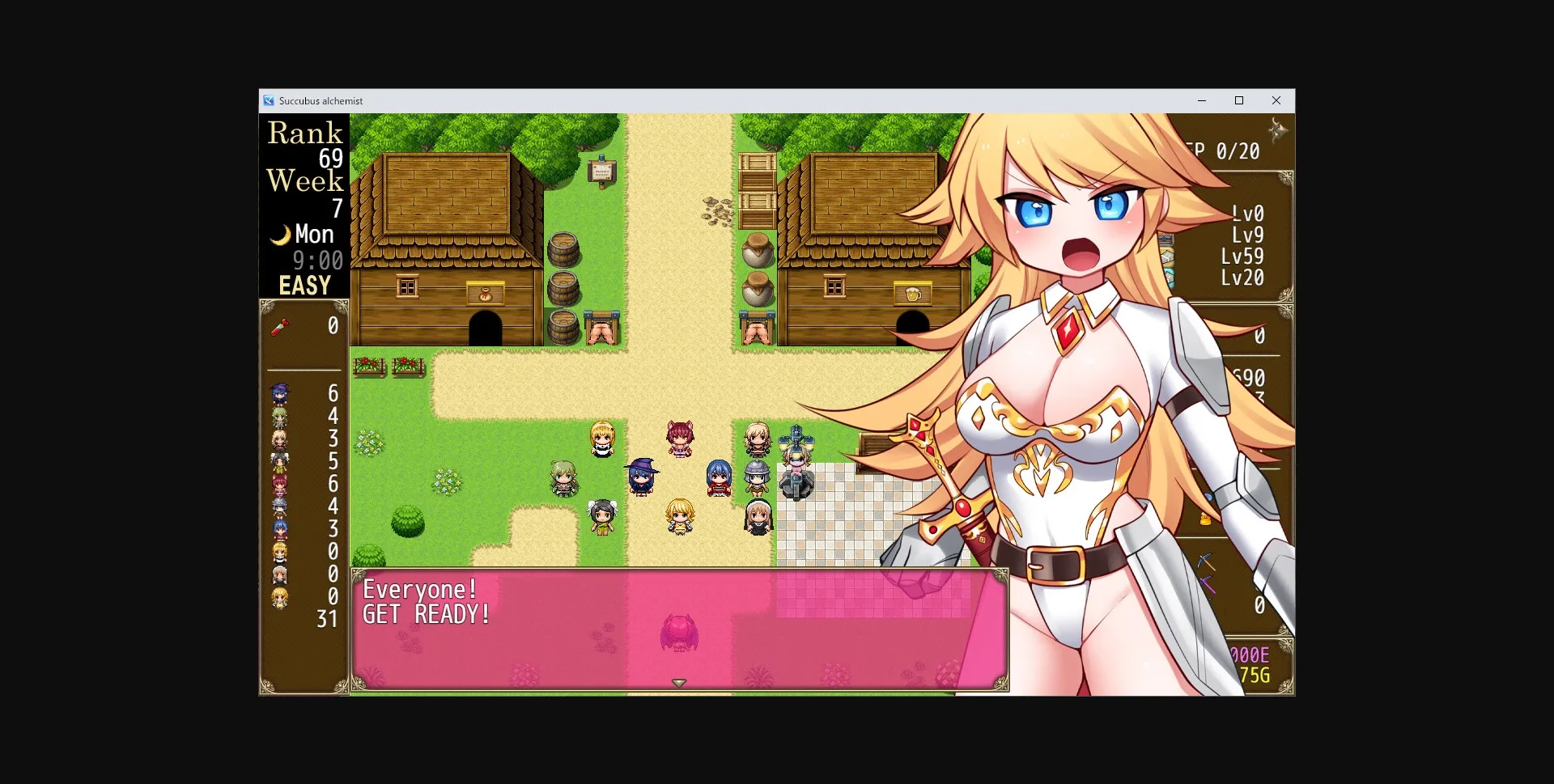This screenshot has width=1554, height=784.
Task: Click the bottom blonde portrait in the sidebar list
Action: click(x=278, y=596)
